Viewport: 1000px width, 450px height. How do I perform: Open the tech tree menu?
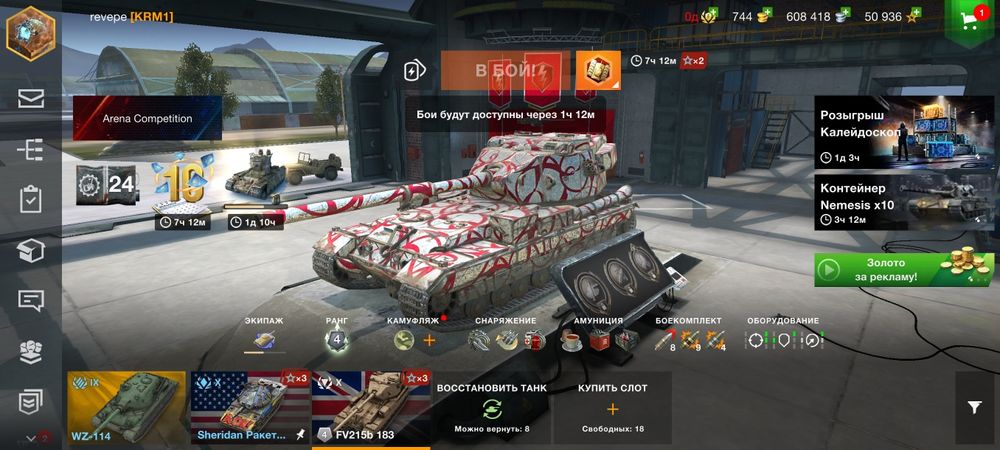click(30, 149)
